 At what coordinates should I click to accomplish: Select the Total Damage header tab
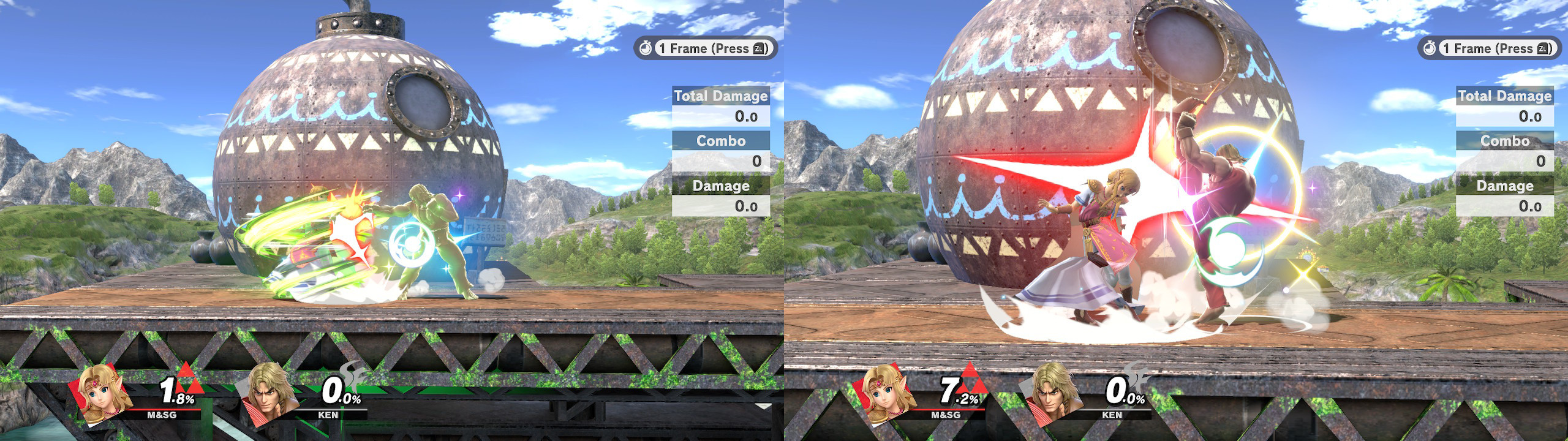click(1504, 96)
